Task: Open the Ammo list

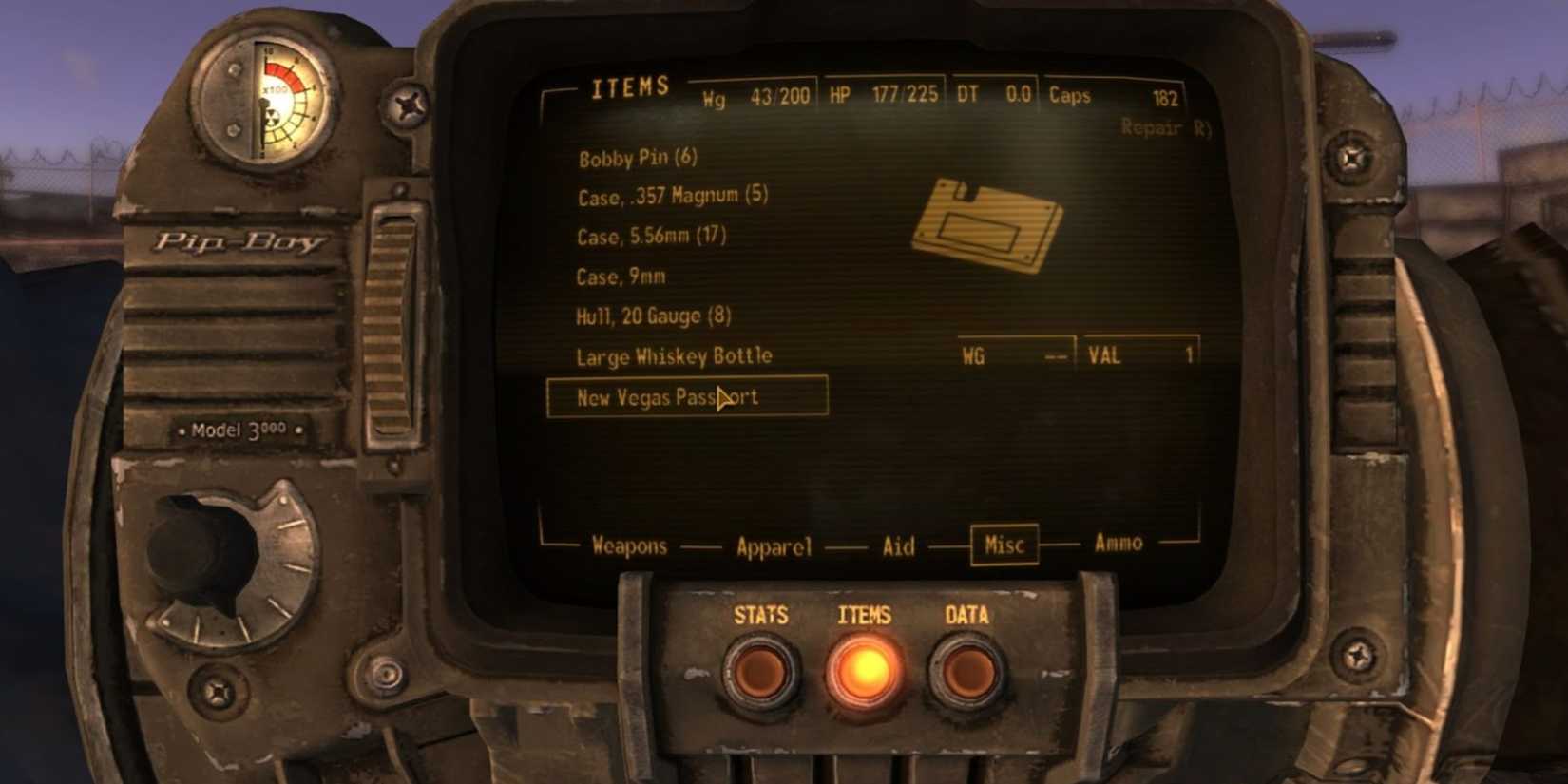Action: click(x=1119, y=543)
